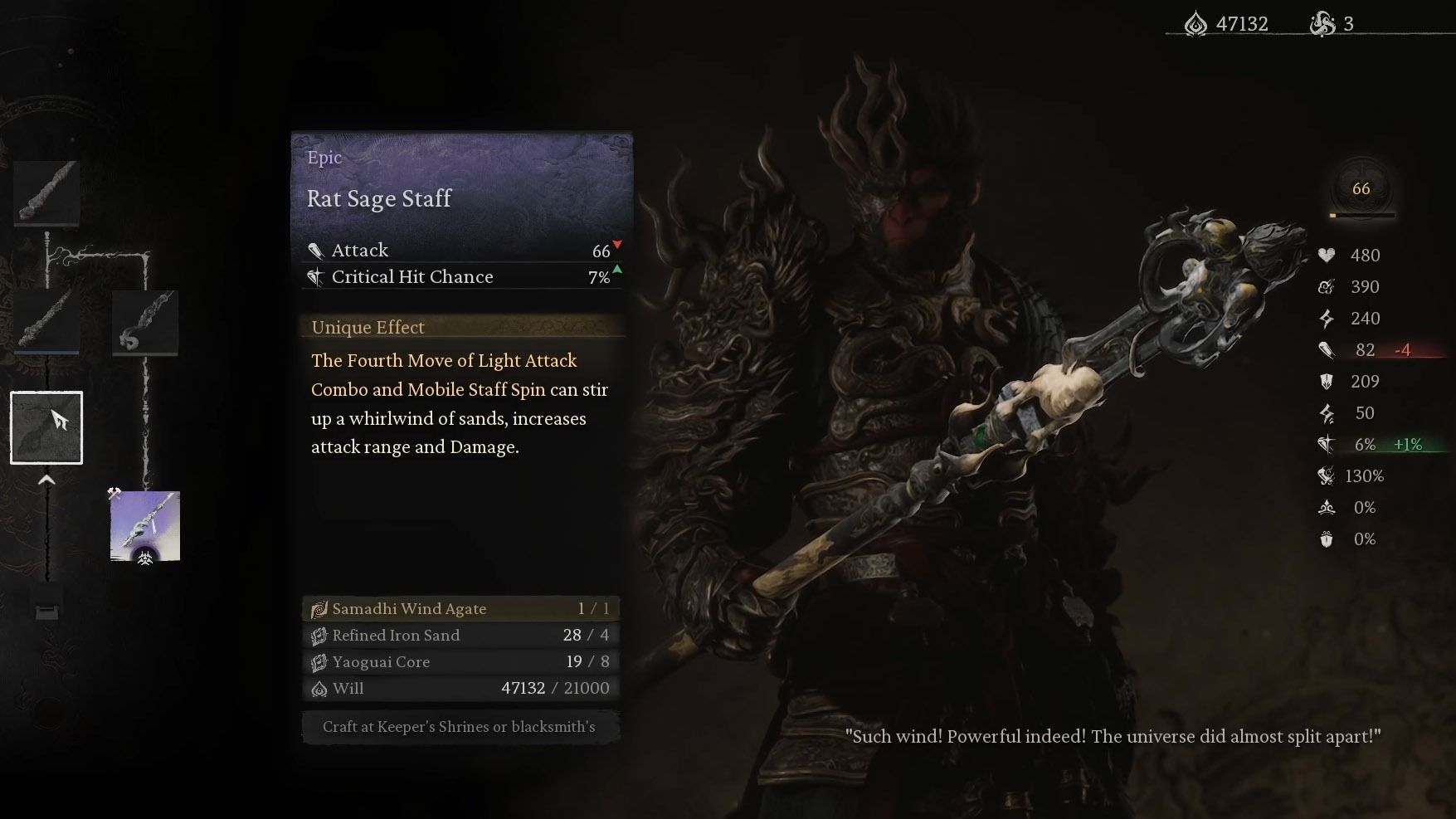Viewport: 1456px width, 819px height.
Task: Select the Refined Iron Sand material row
Action: (461, 636)
